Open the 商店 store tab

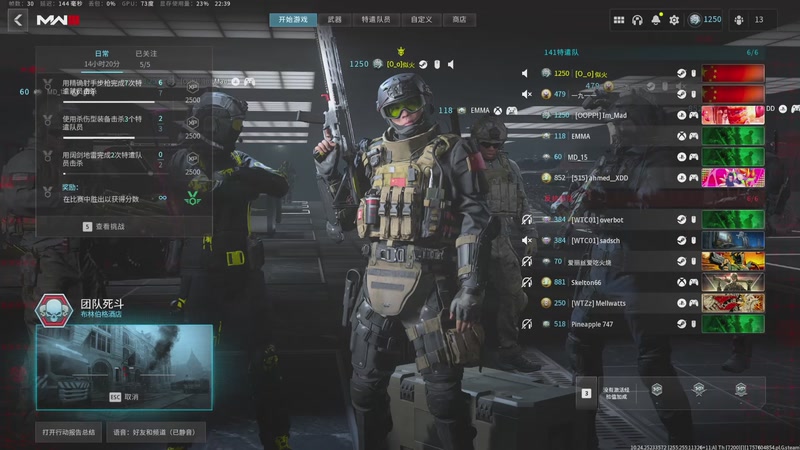click(459, 19)
